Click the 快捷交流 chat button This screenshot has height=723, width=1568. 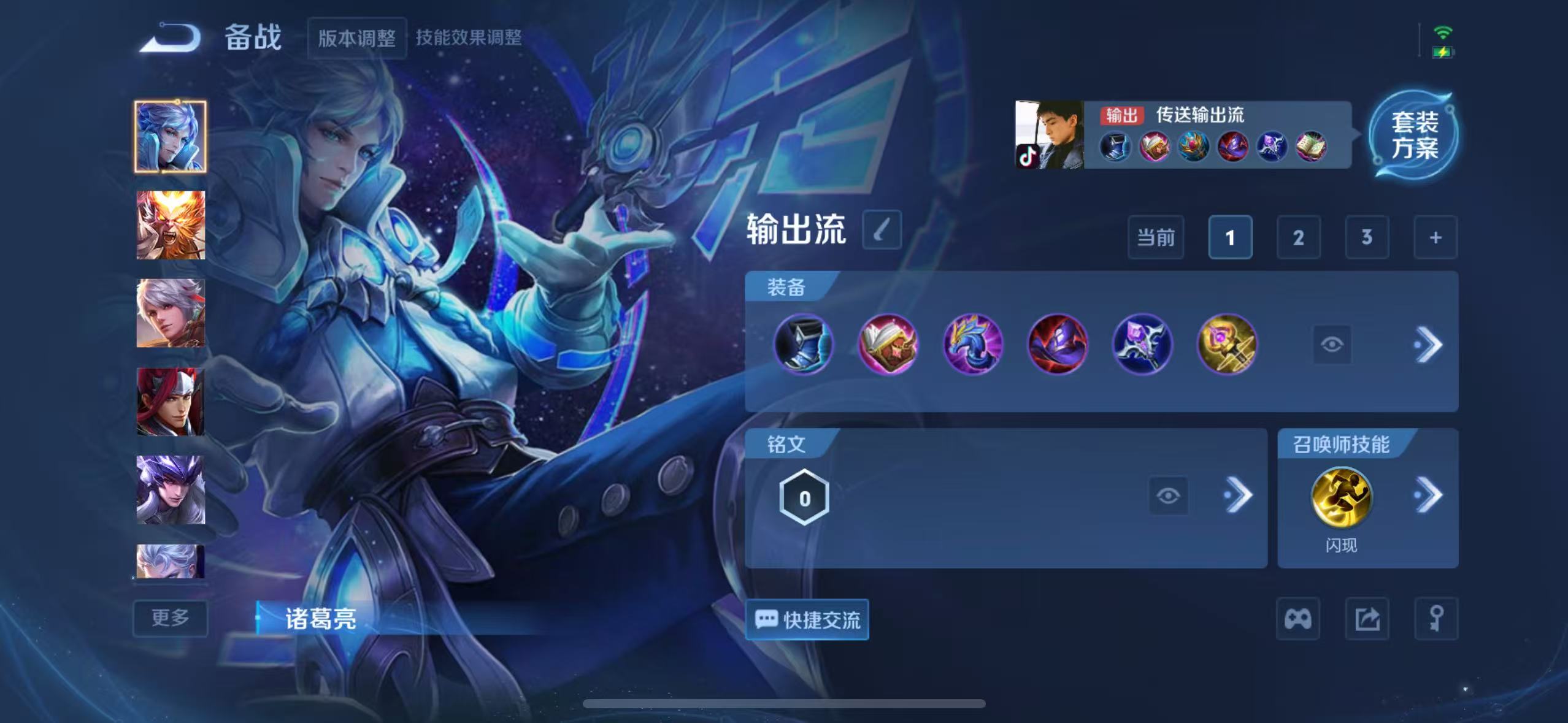(x=807, y=620)
